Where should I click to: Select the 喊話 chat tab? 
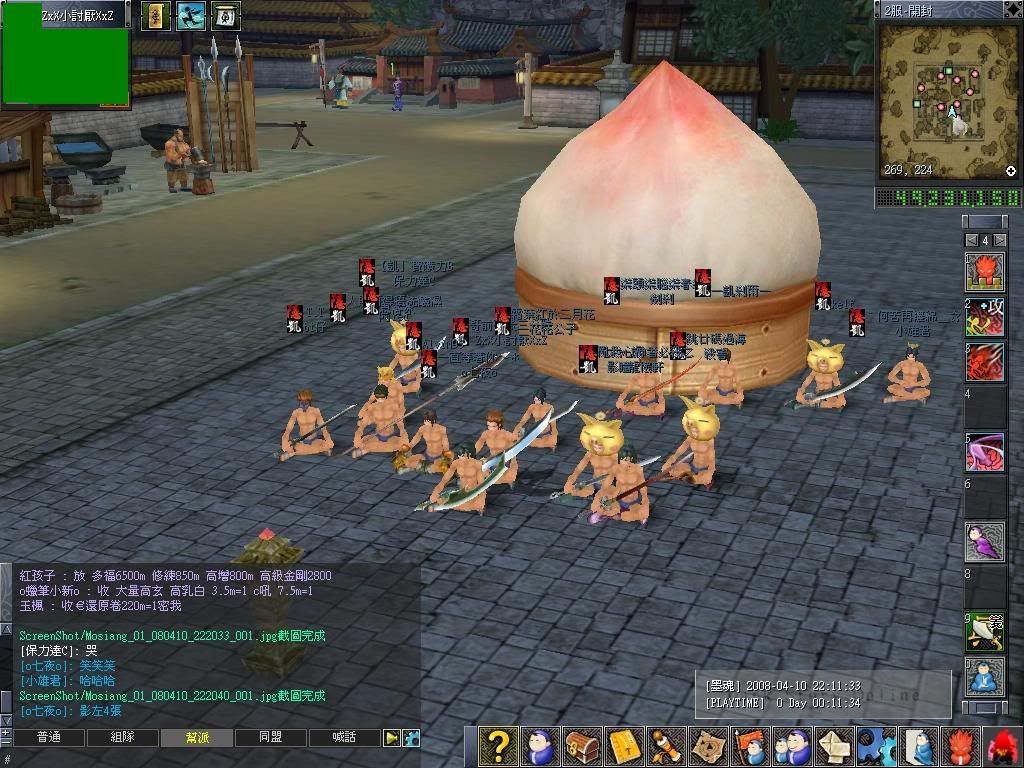(x=345, y=738)
